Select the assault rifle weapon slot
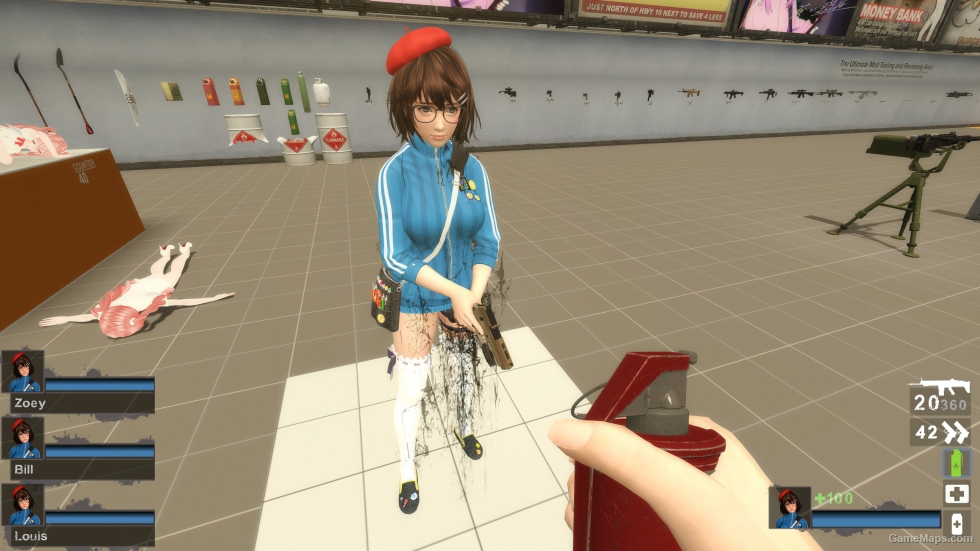Image resolution: width=980 pixels, height=551 pixels. point(940,396)
